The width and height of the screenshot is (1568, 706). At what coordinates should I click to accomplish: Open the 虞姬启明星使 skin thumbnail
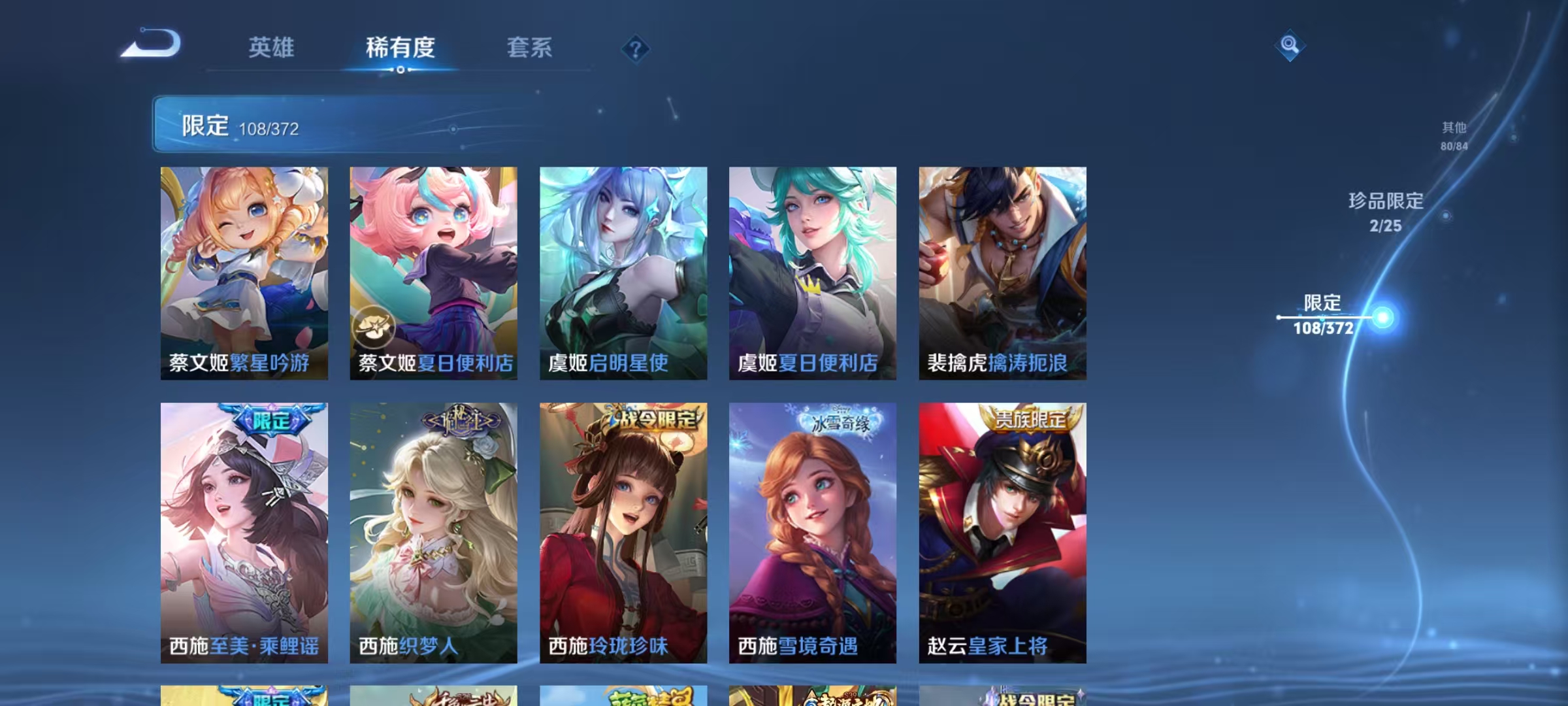[x=623, y=275]
